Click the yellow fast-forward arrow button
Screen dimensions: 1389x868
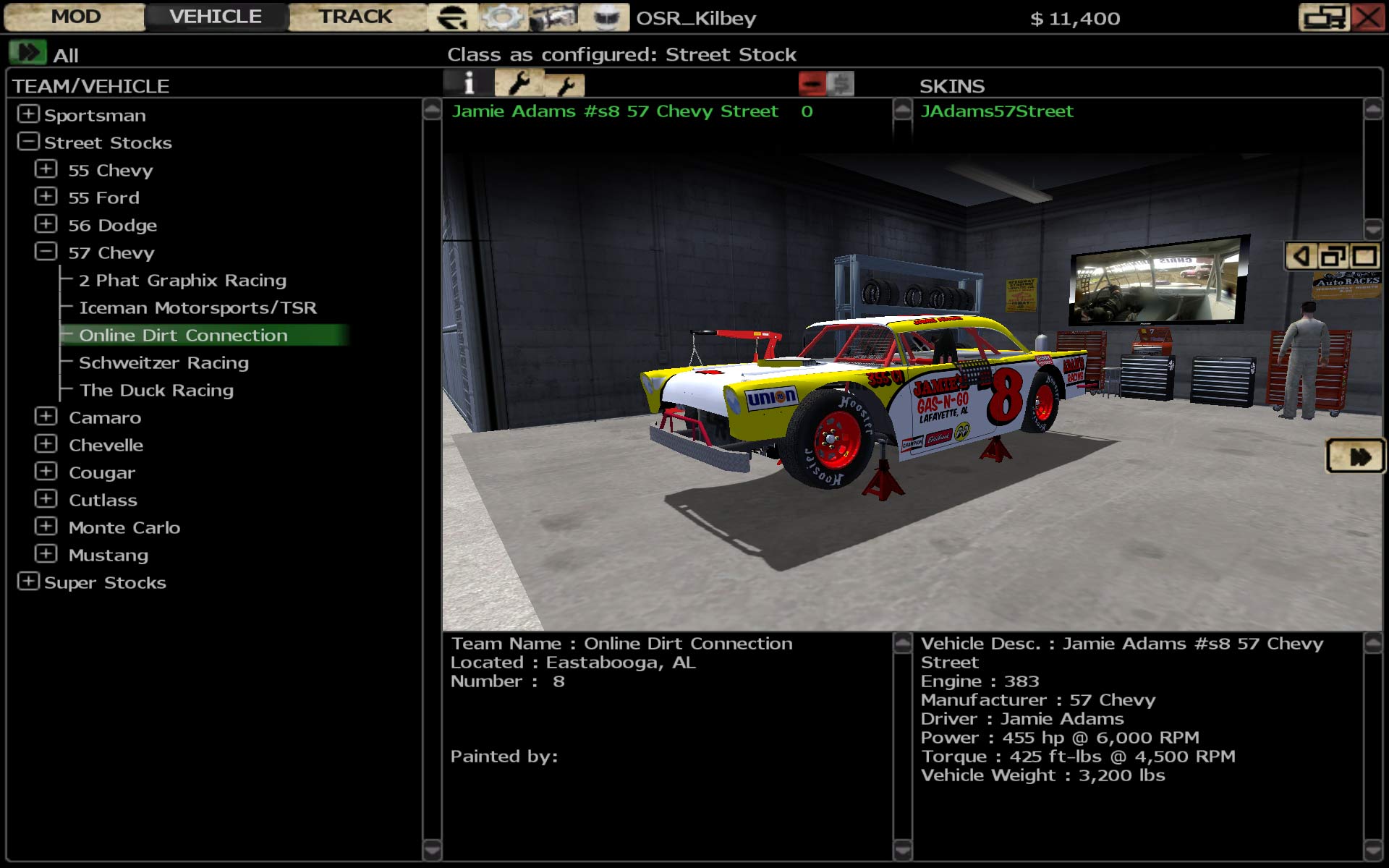(x=1356, y=456)
